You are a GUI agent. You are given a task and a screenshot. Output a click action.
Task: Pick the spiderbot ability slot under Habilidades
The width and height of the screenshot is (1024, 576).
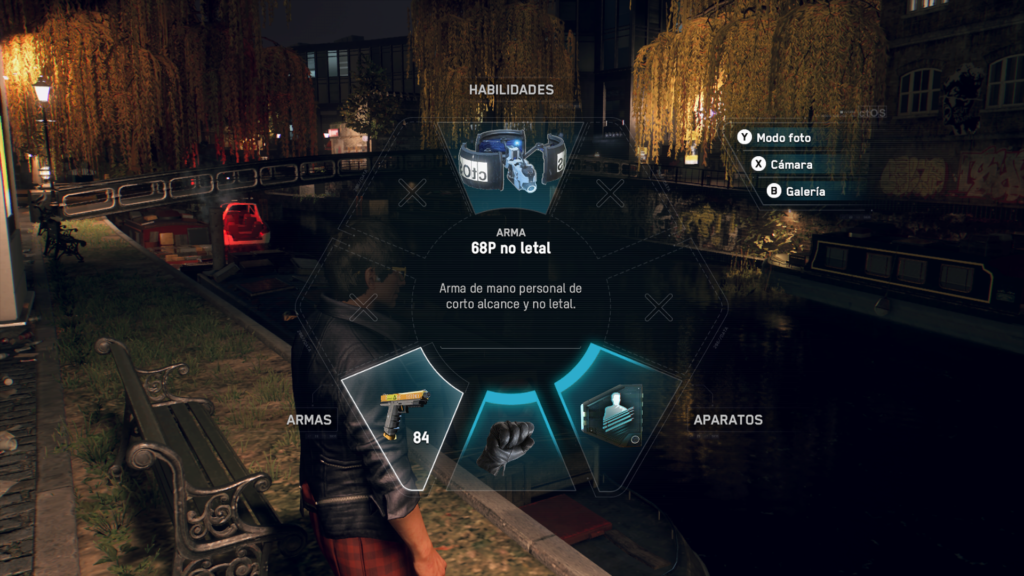[x=511, y=163]
